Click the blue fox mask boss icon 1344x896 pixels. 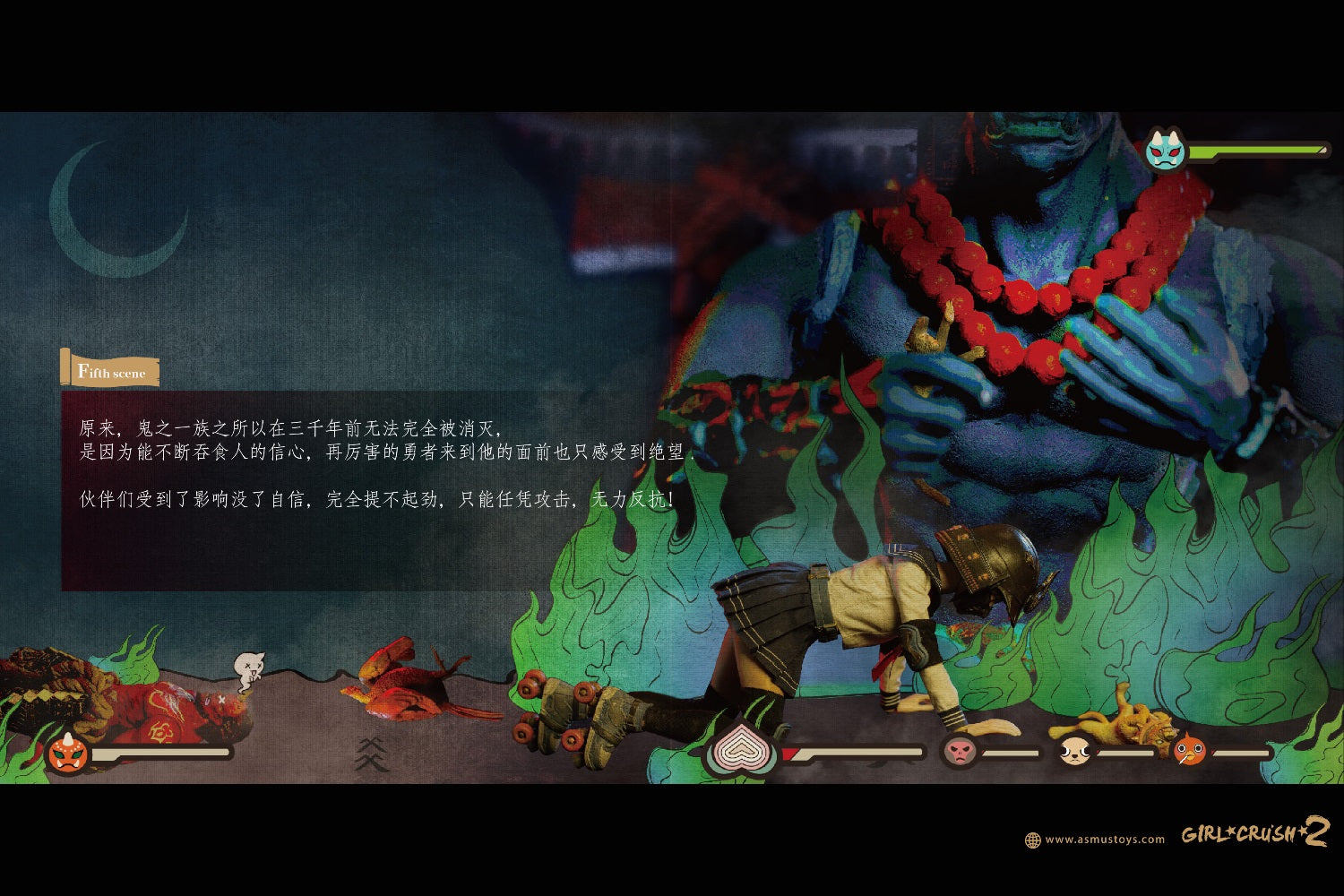pyautogui.click(x=1166, y=151)
